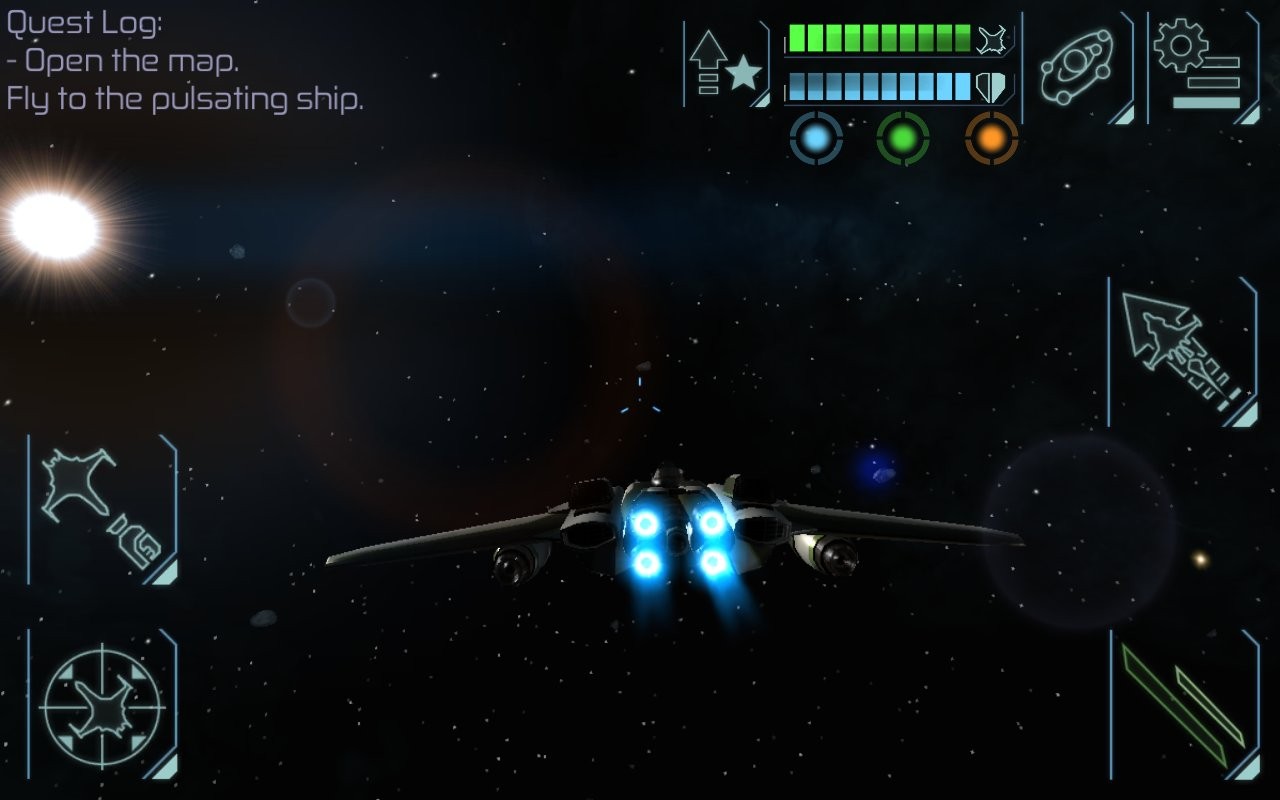The height and width of the screenshot is (800, 1280).
Task: Open the star map orbit icon
Action: point(1076,65)
